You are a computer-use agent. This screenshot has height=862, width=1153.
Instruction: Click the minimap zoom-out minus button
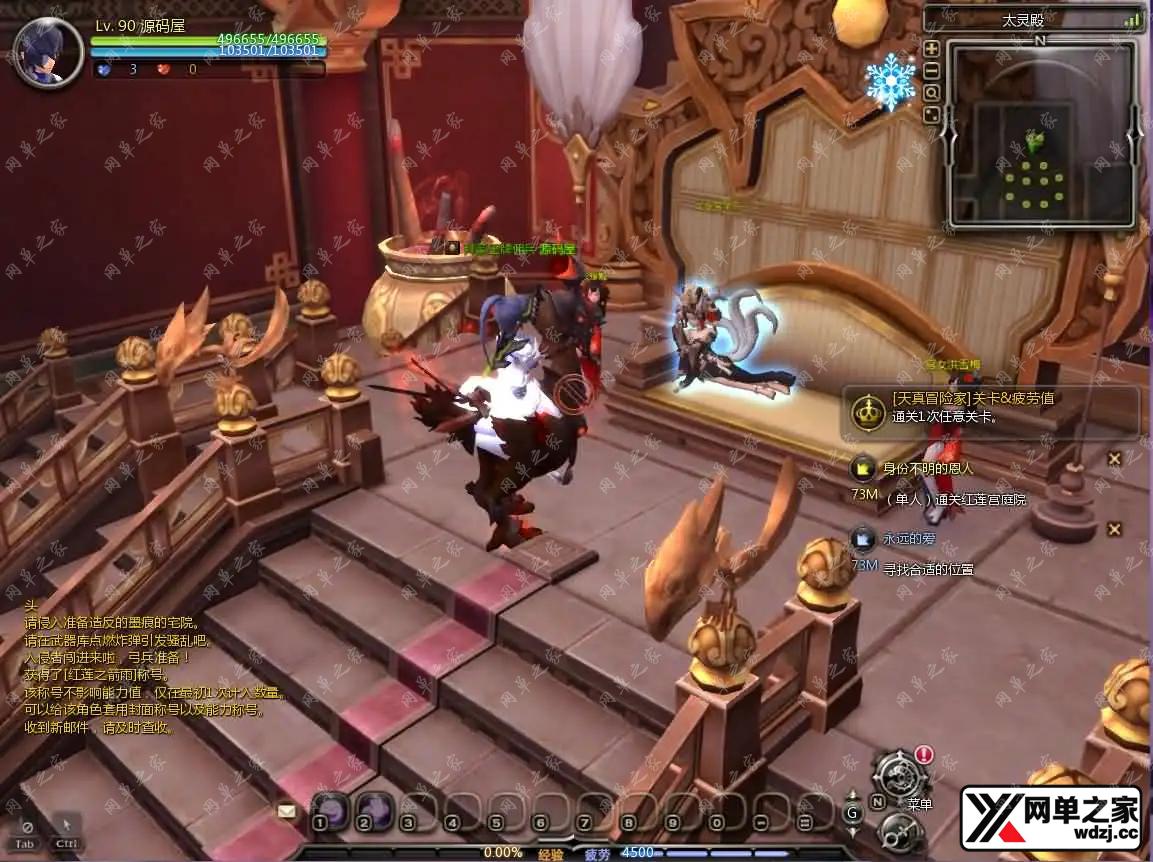click(x=931, y=70)
